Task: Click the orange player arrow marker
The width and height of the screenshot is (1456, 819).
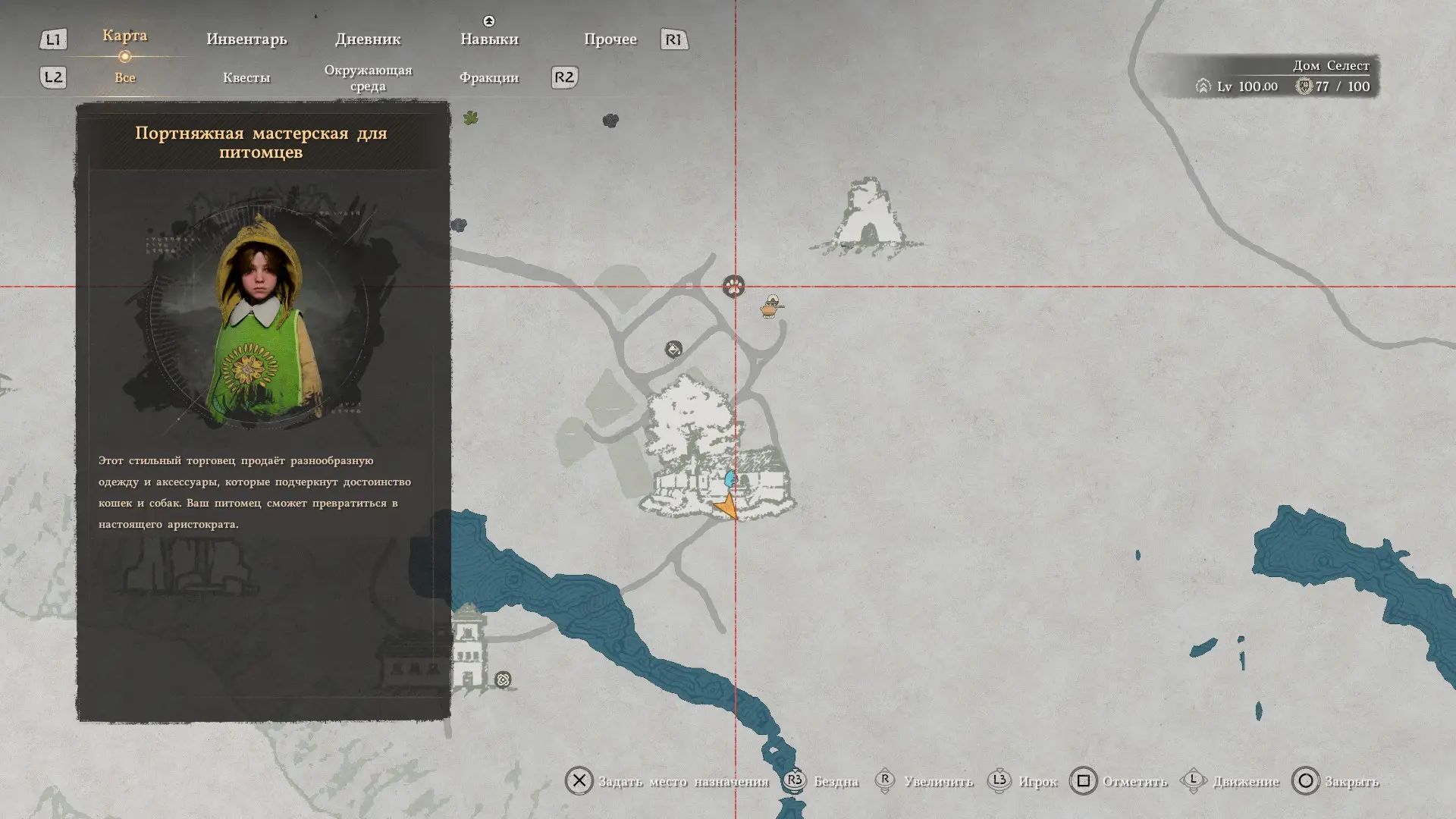Action: tap(726, 506)
